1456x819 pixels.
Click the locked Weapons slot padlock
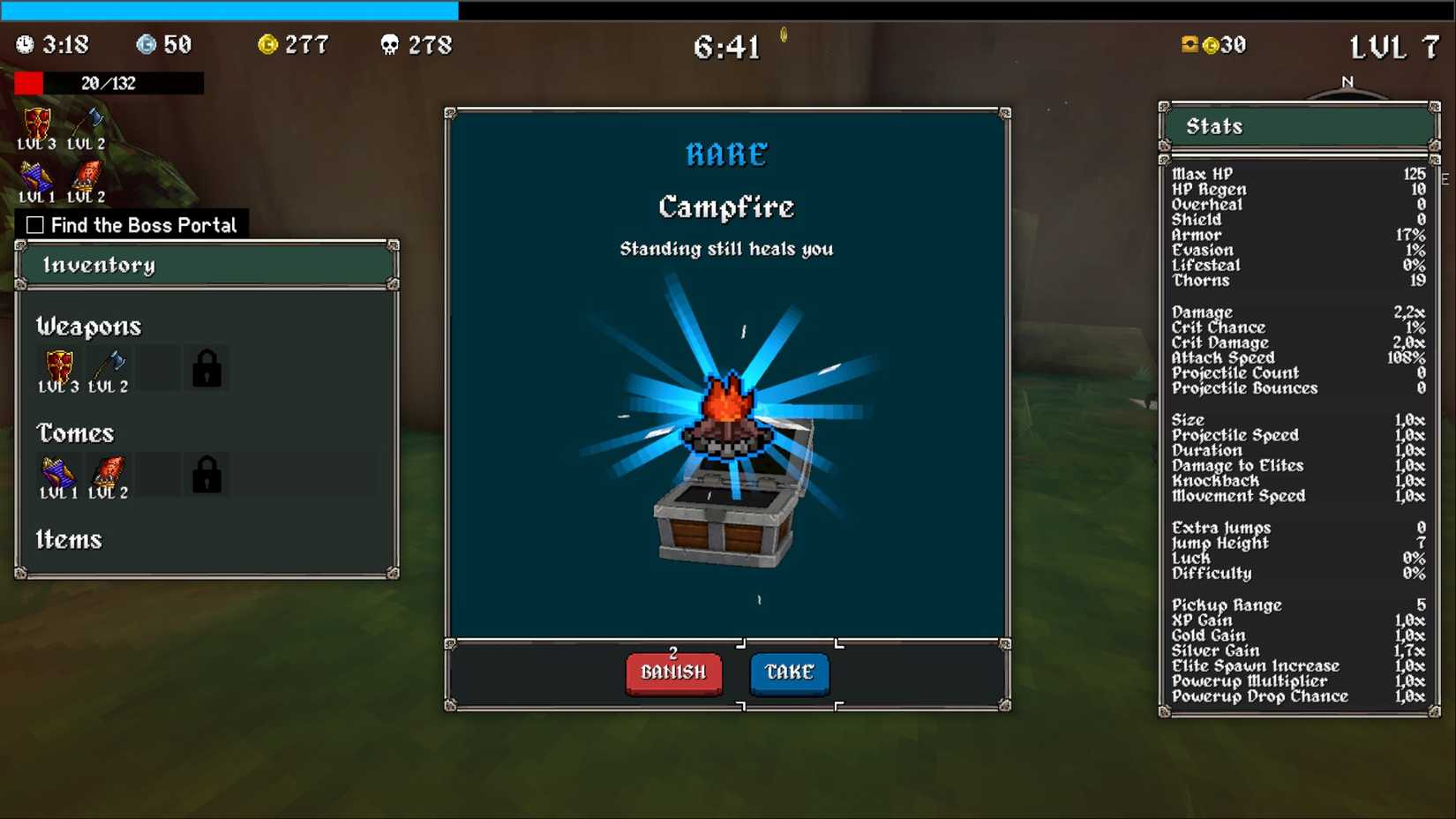coord(208,367)
